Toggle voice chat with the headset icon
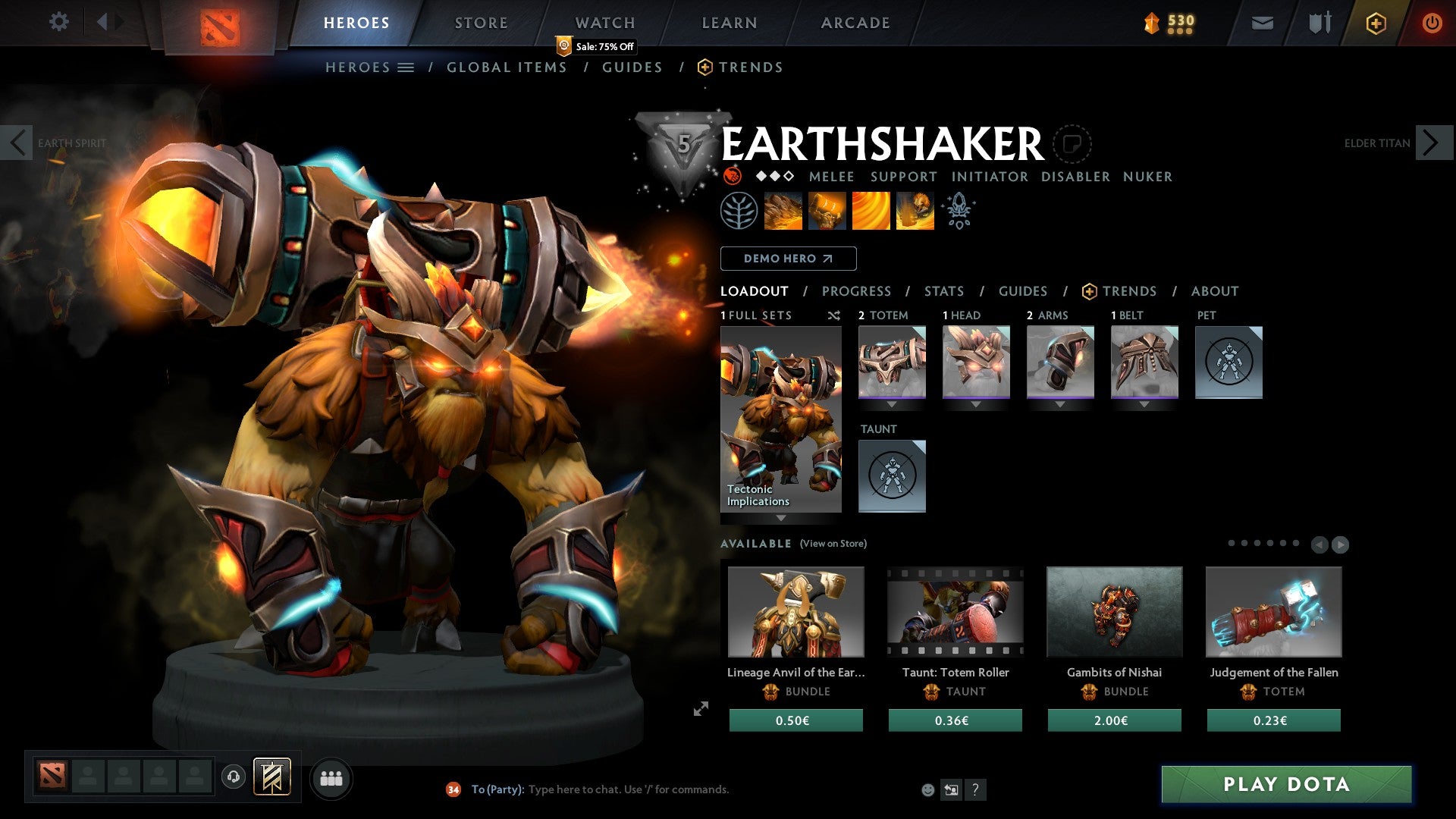 point(234,777)
